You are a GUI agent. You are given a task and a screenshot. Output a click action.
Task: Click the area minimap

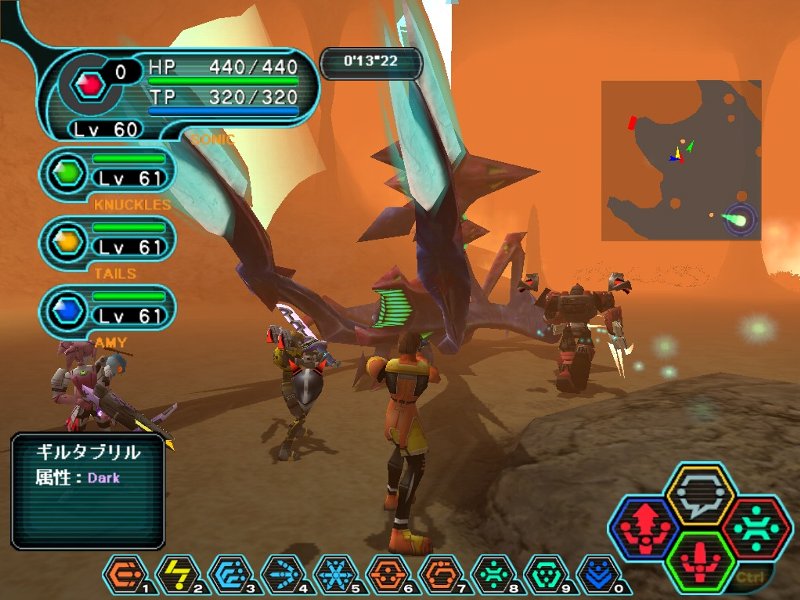coord(681,160)
